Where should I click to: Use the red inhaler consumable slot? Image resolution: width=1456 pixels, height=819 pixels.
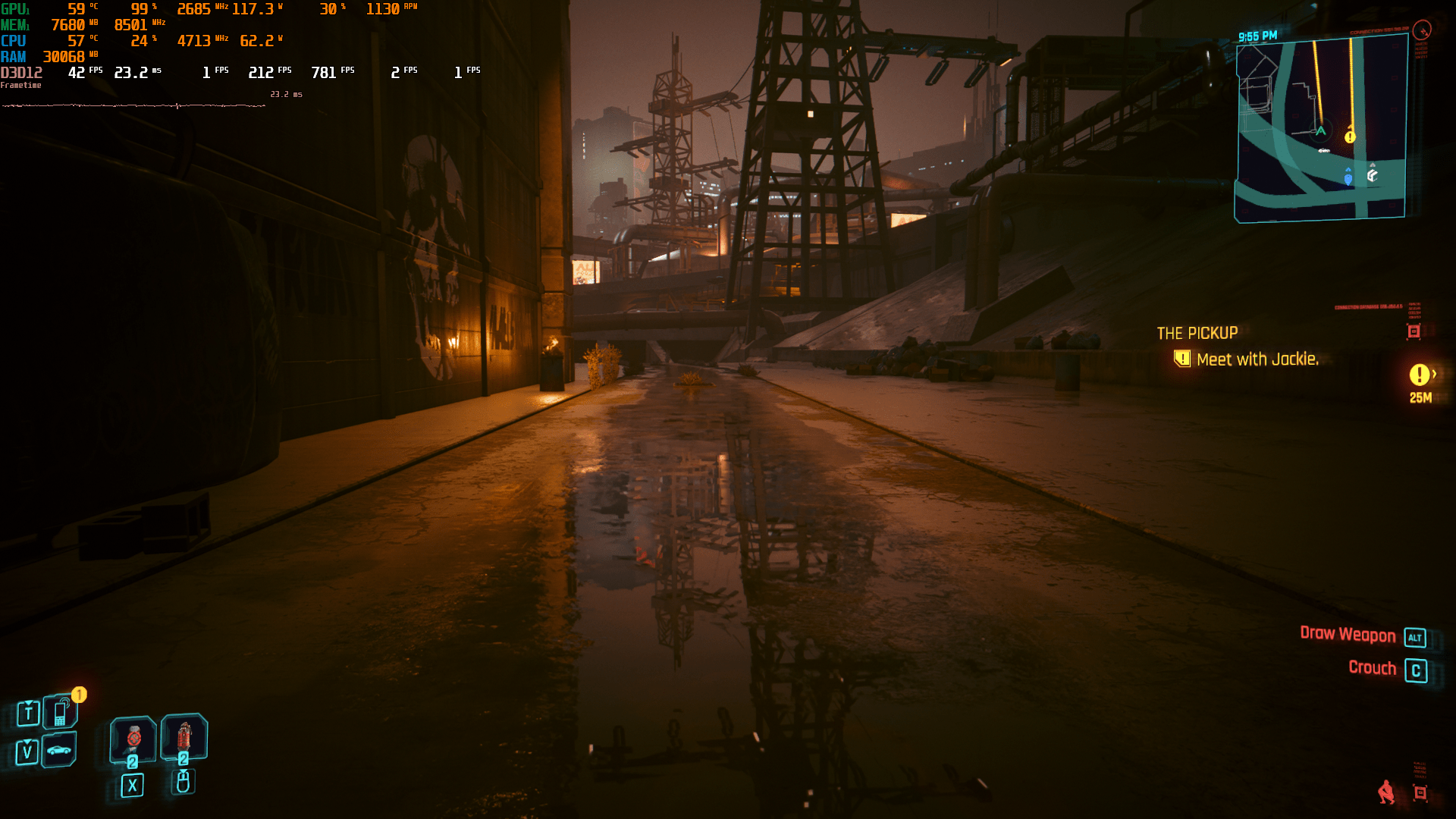(x=184, y=736)
